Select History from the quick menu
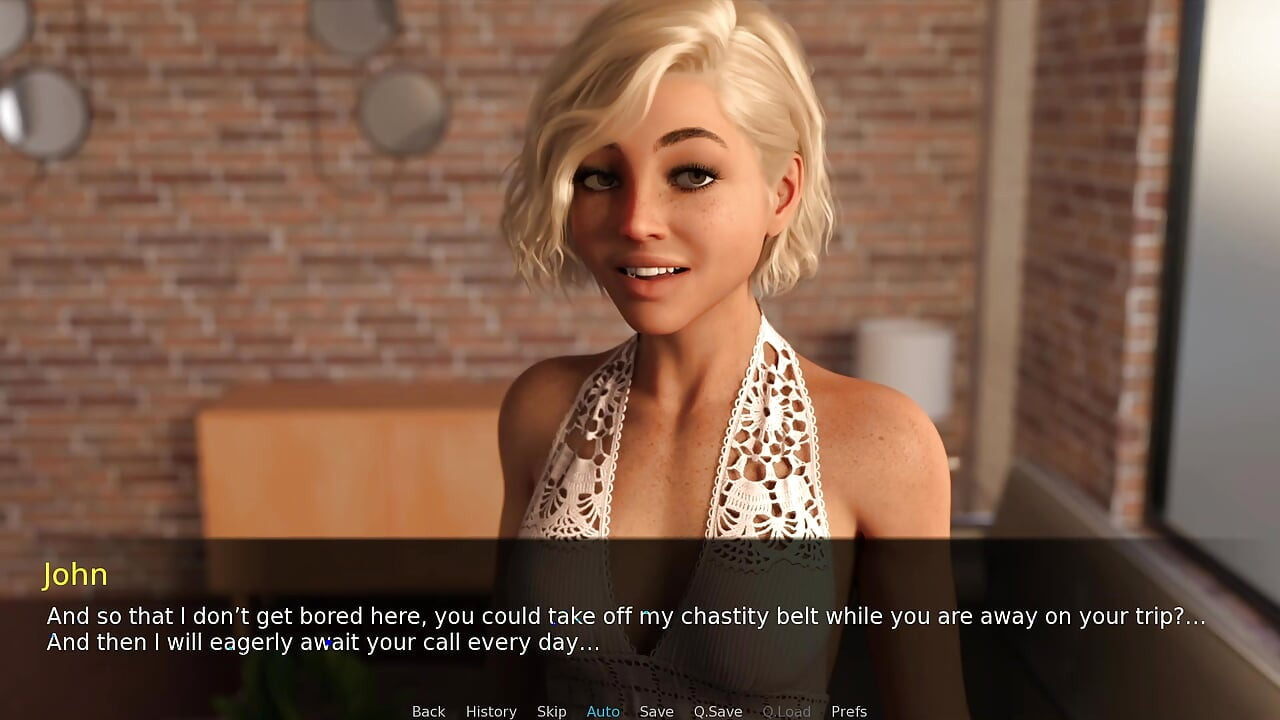Image resolution: width=1280 pixels, height=720 pixels. pos(491,711)
